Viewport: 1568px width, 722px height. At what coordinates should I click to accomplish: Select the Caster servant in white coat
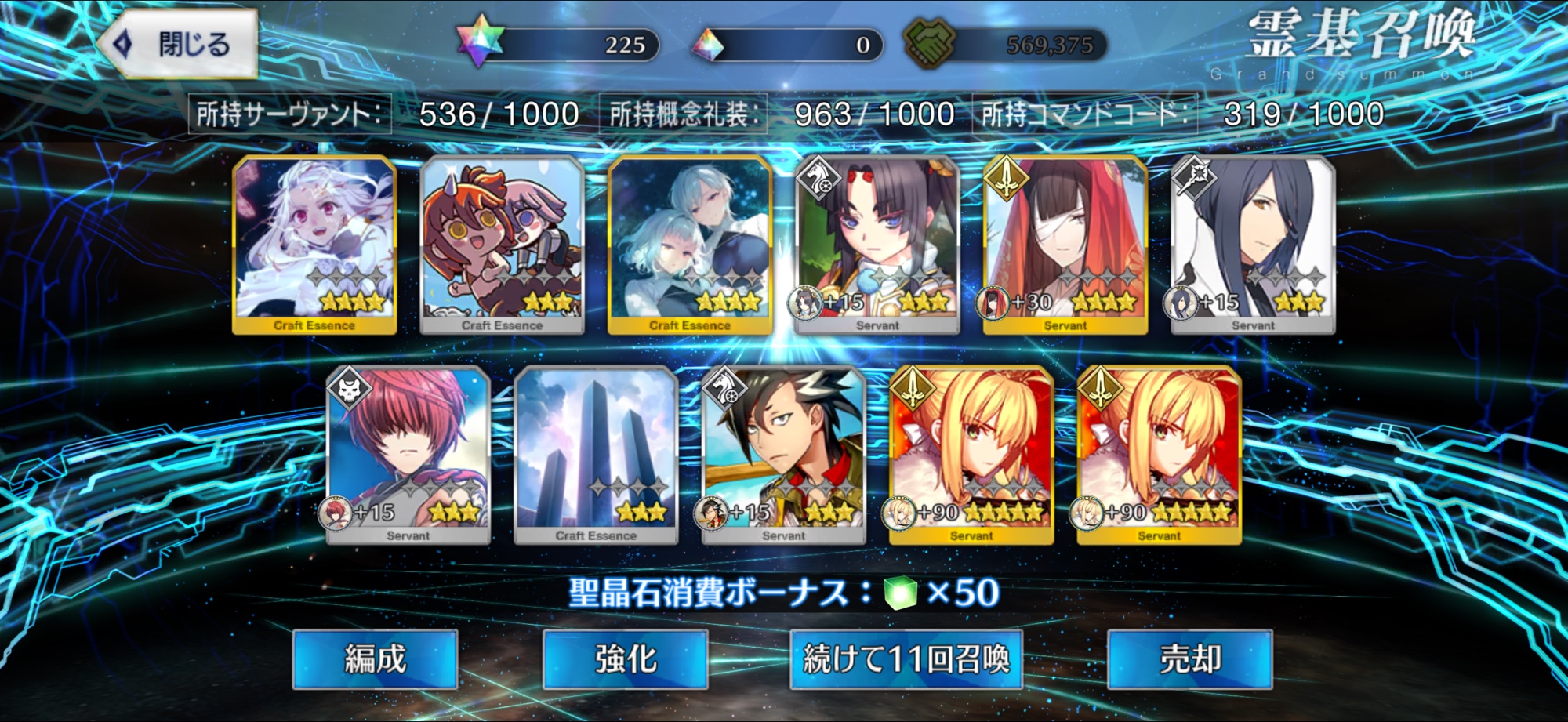(x=1253, y=245)
